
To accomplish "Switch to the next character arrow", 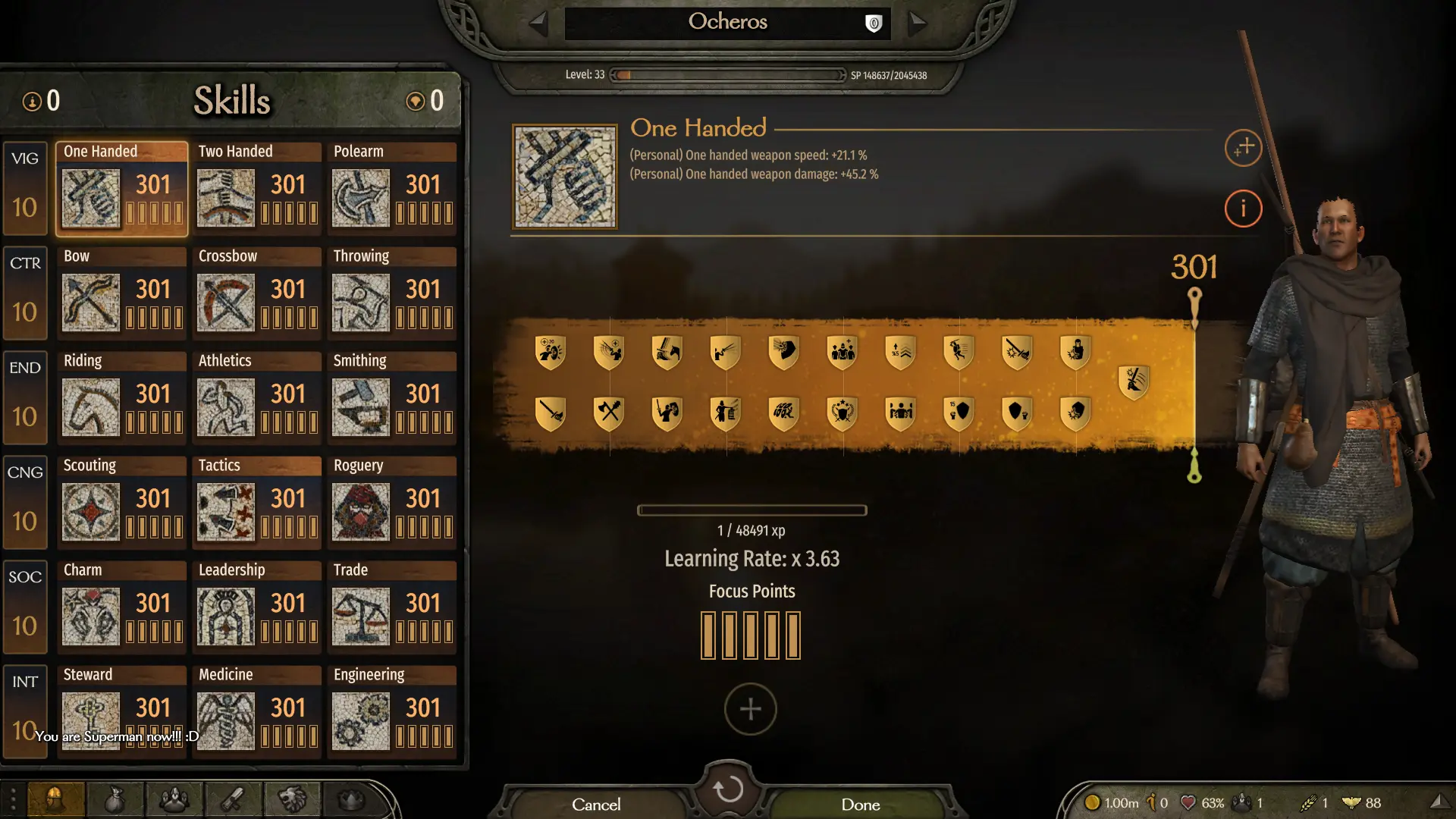I will [x=918, y=23].
